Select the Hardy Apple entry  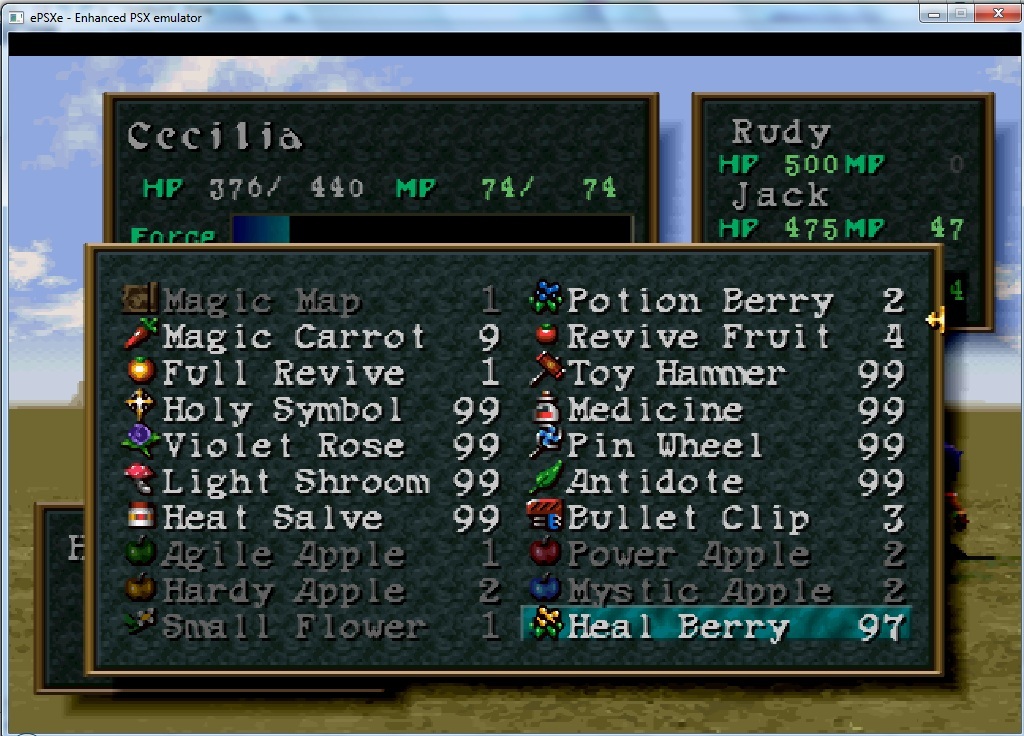(x=283, y=591)
